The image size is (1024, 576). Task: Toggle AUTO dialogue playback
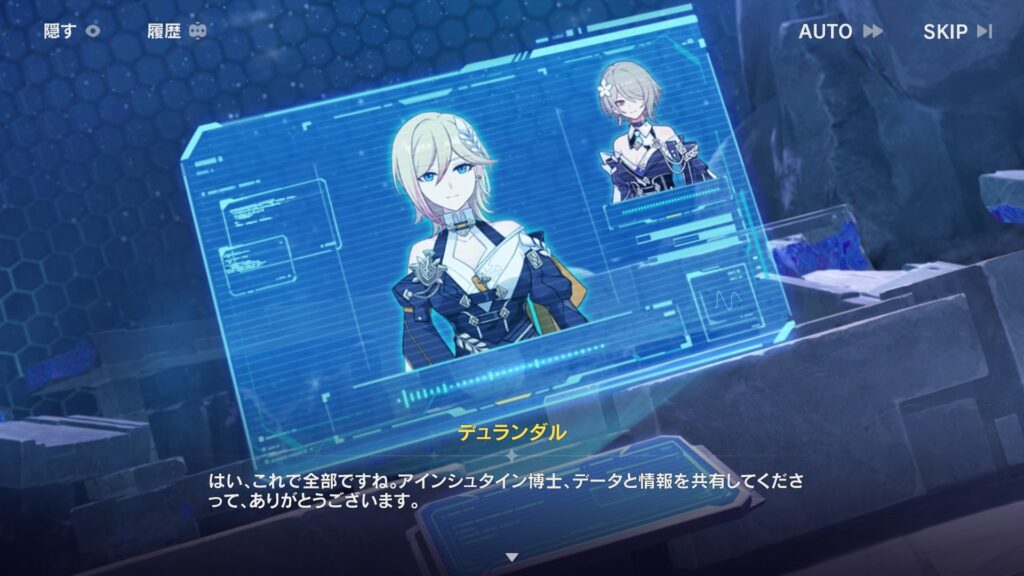840,32
